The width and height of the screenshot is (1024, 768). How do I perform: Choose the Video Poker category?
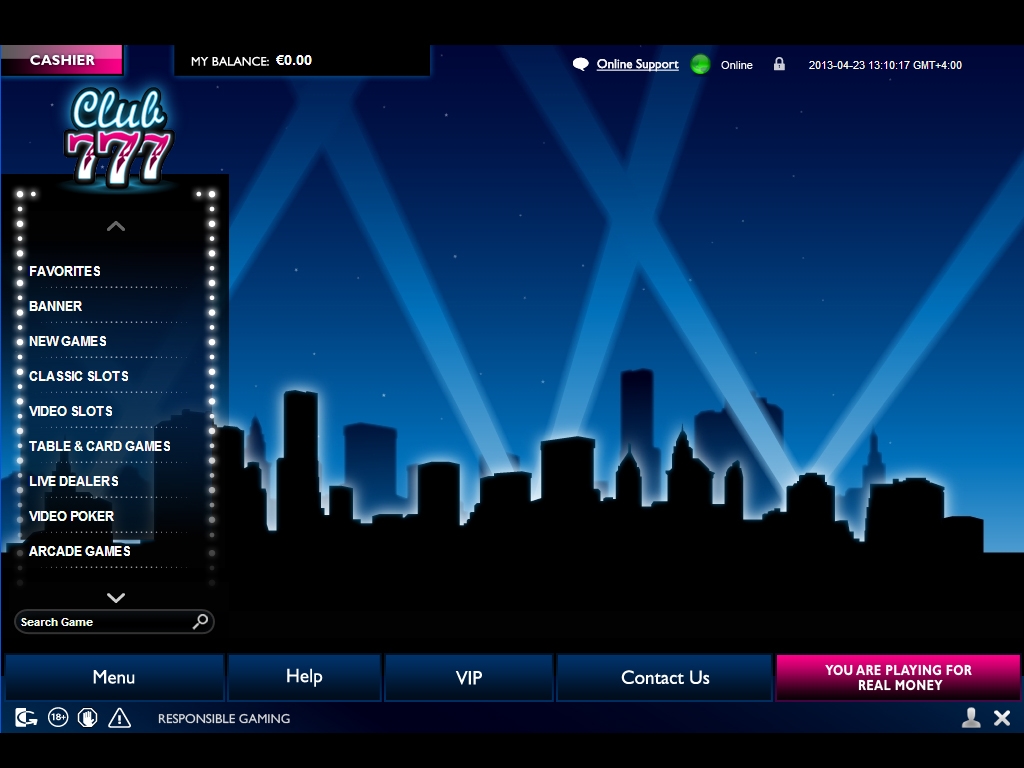tap(72, 516)
